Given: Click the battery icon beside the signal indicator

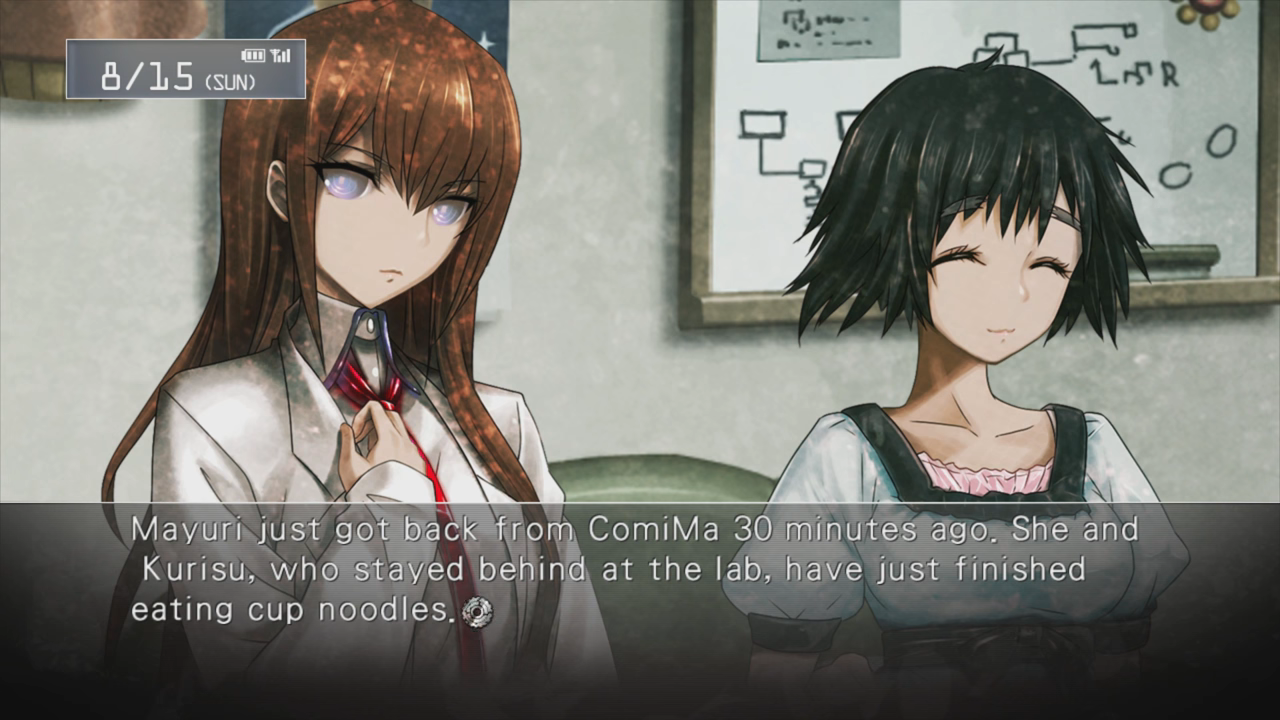Looking at the screenshot, I should [x=253, y=55].
